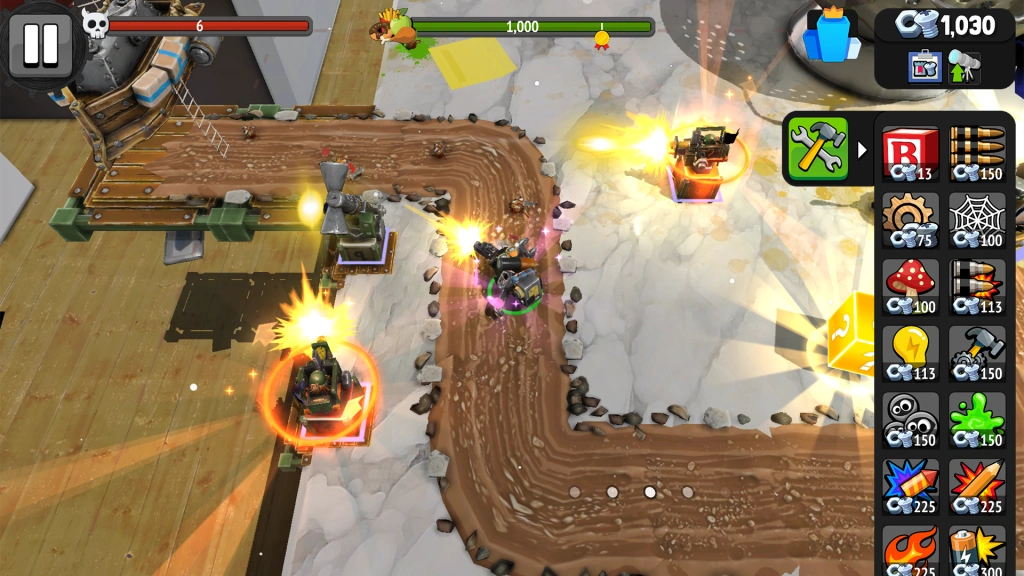Tap the blue crowned blocks icon
1024x576 pixels.
(832, 36)
